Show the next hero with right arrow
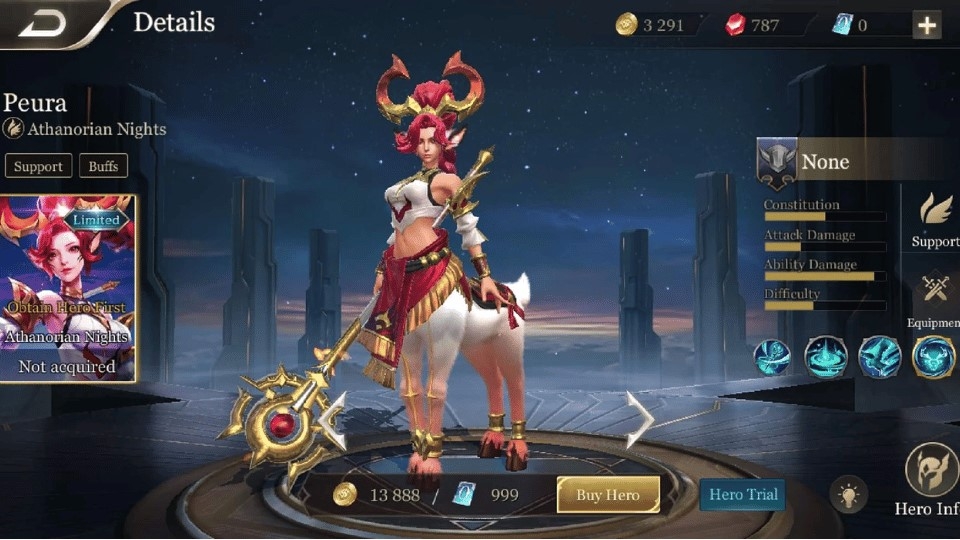The image size is (960, 540). (x=638, y=418)
